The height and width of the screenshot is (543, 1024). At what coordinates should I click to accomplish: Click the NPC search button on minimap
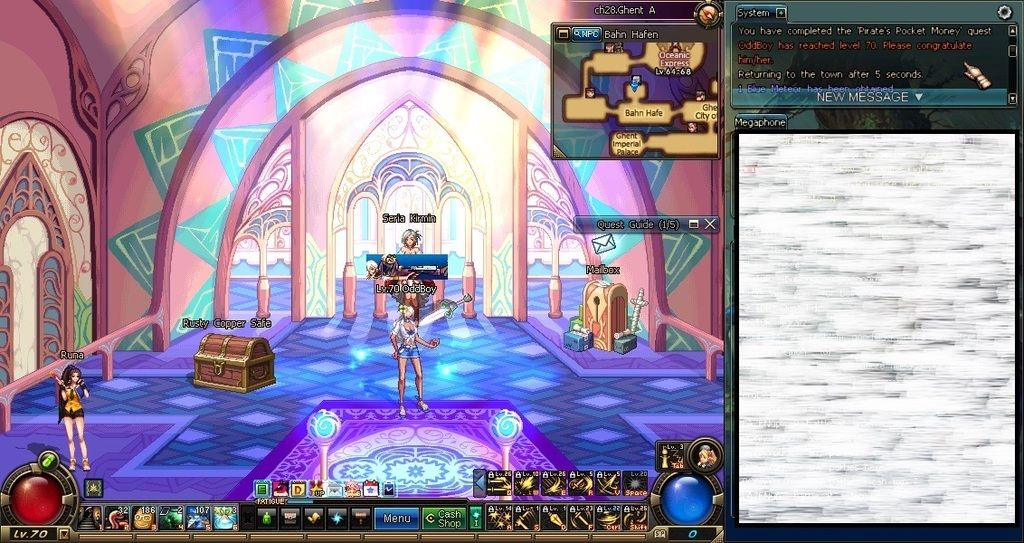point(586,33)
